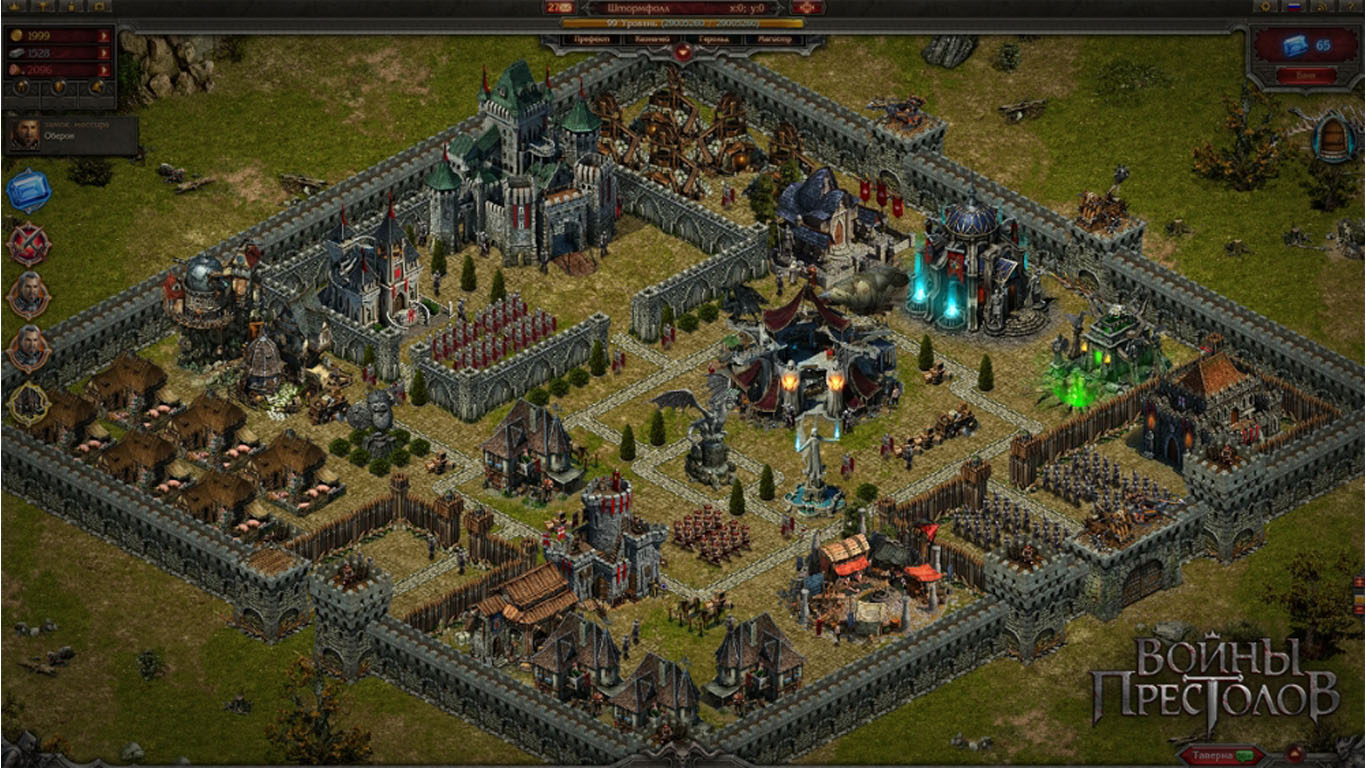The image size is (1366, 768).
Task: Click the red button beside coordinates
Action: coord(806,7)
